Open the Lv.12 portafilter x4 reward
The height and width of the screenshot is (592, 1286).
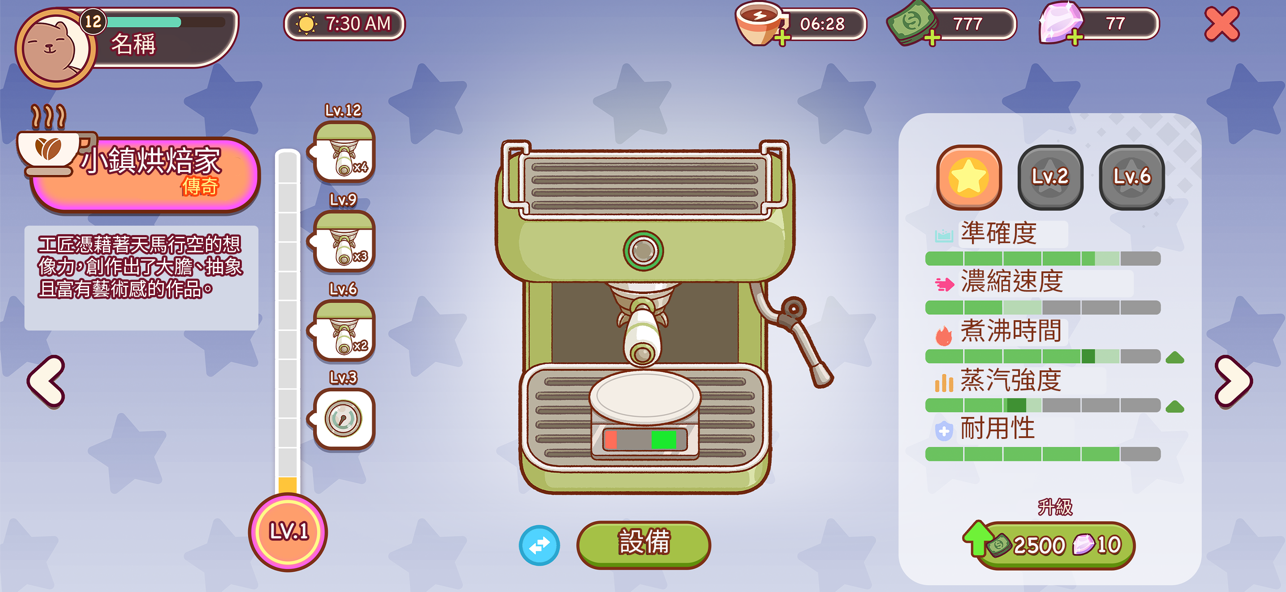click(x=345, y=152)
